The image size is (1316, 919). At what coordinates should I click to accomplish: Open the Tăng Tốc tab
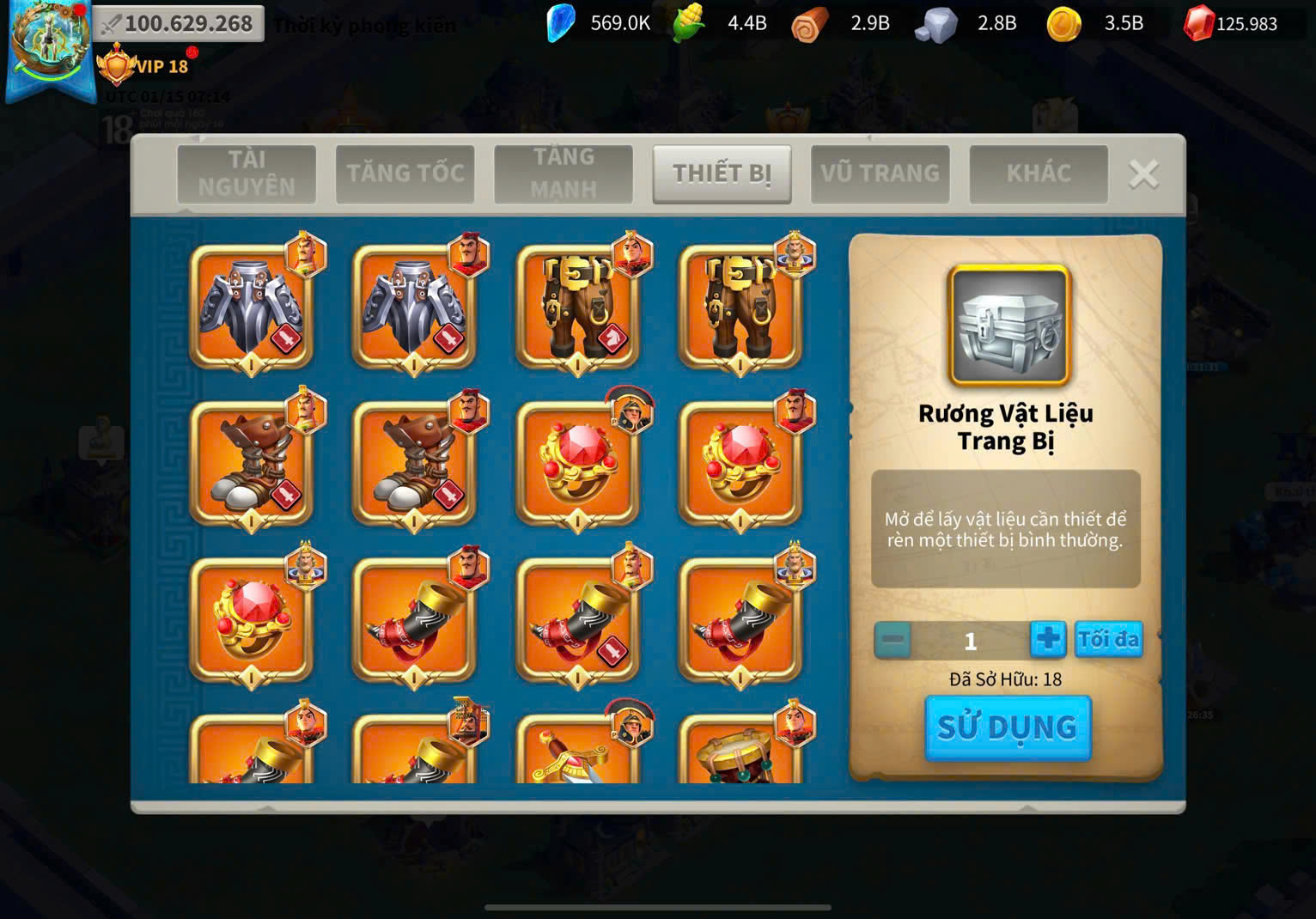click(405, 173)
